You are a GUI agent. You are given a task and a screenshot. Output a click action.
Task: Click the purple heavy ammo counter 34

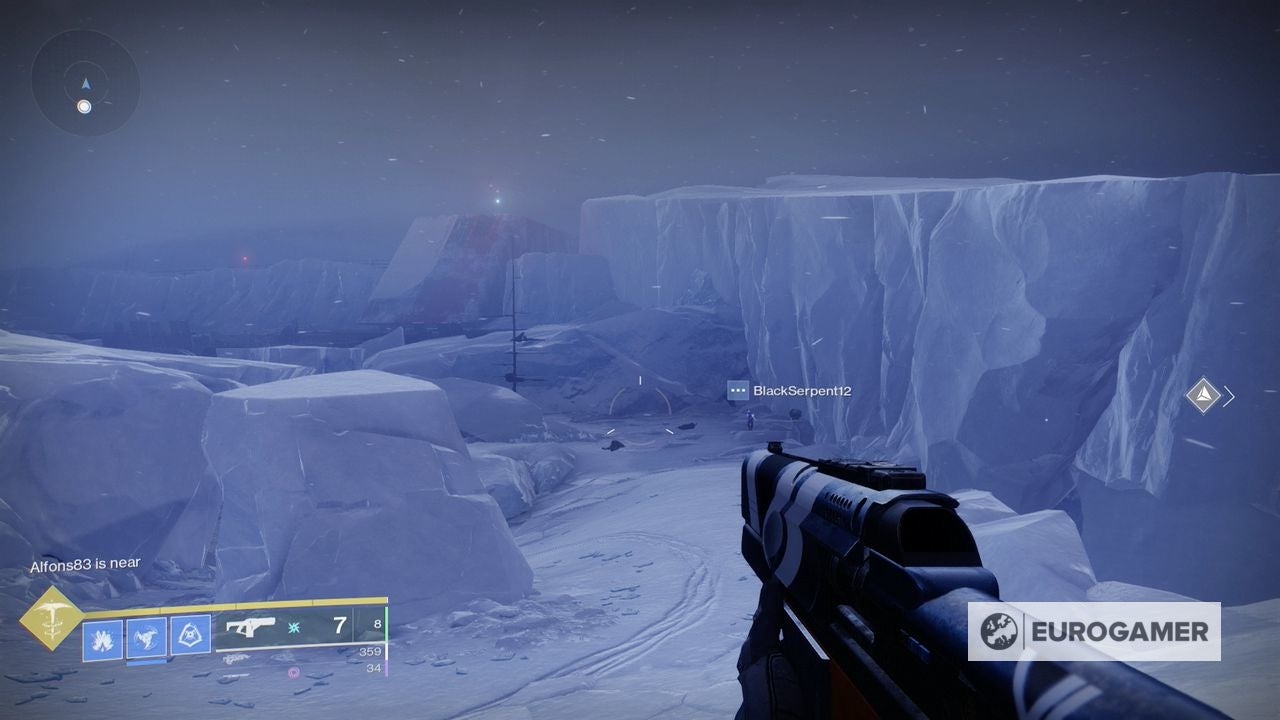click(374, 668)
